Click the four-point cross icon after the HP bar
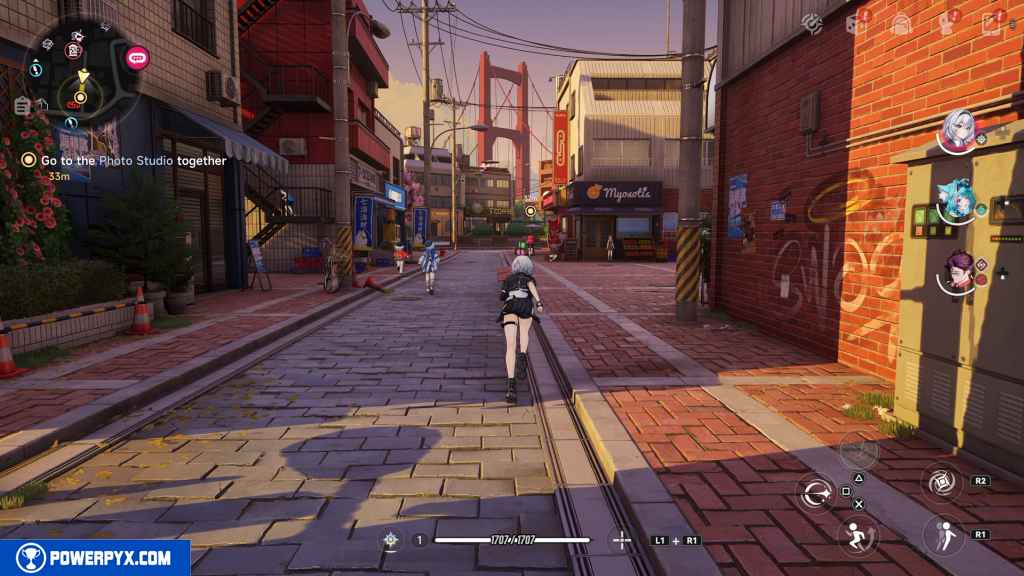Image resolution: width=1024 pixels, height=576 pixels. 621,541
